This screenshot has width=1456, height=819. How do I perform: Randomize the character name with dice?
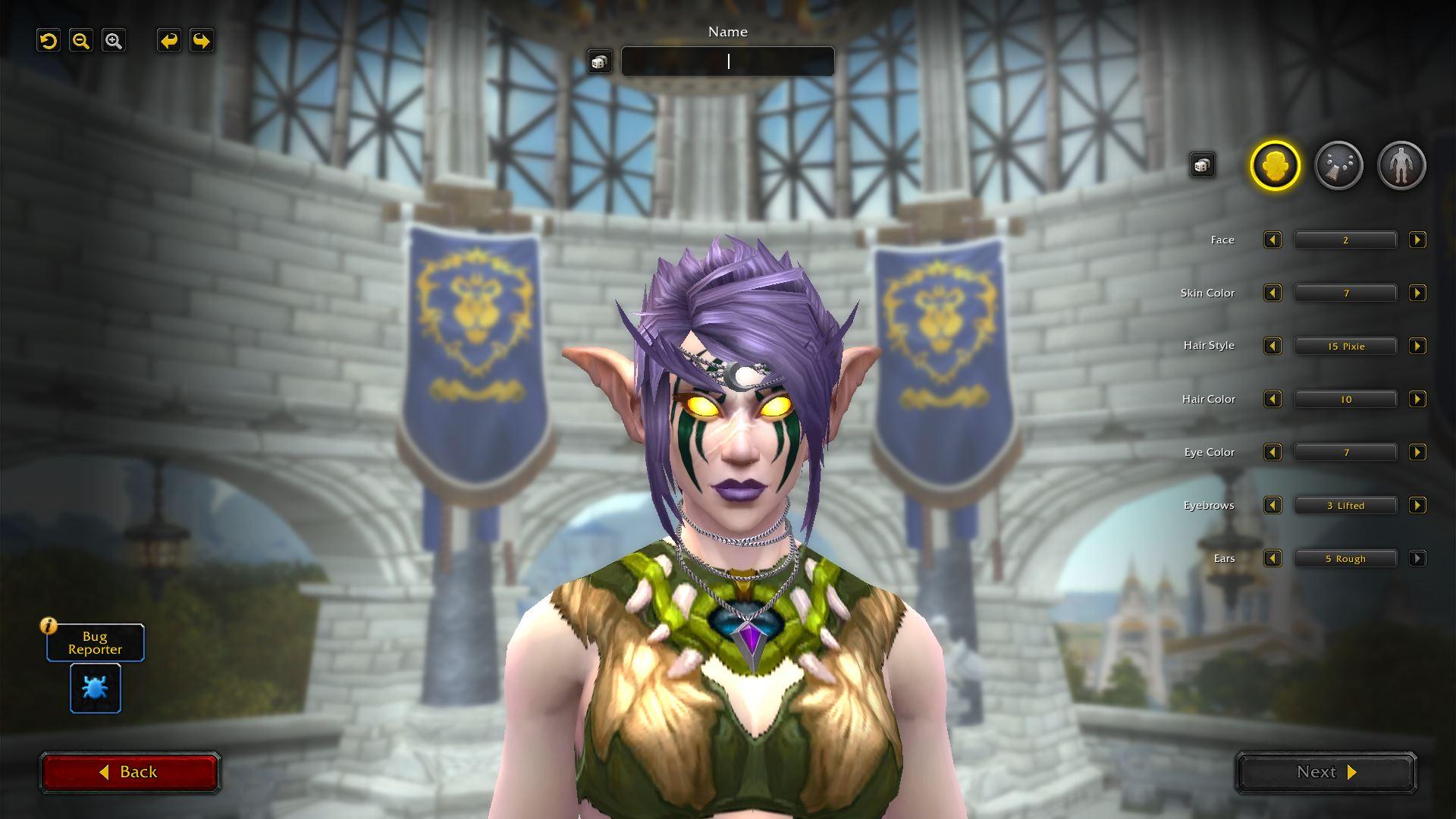tap(599, 61)
